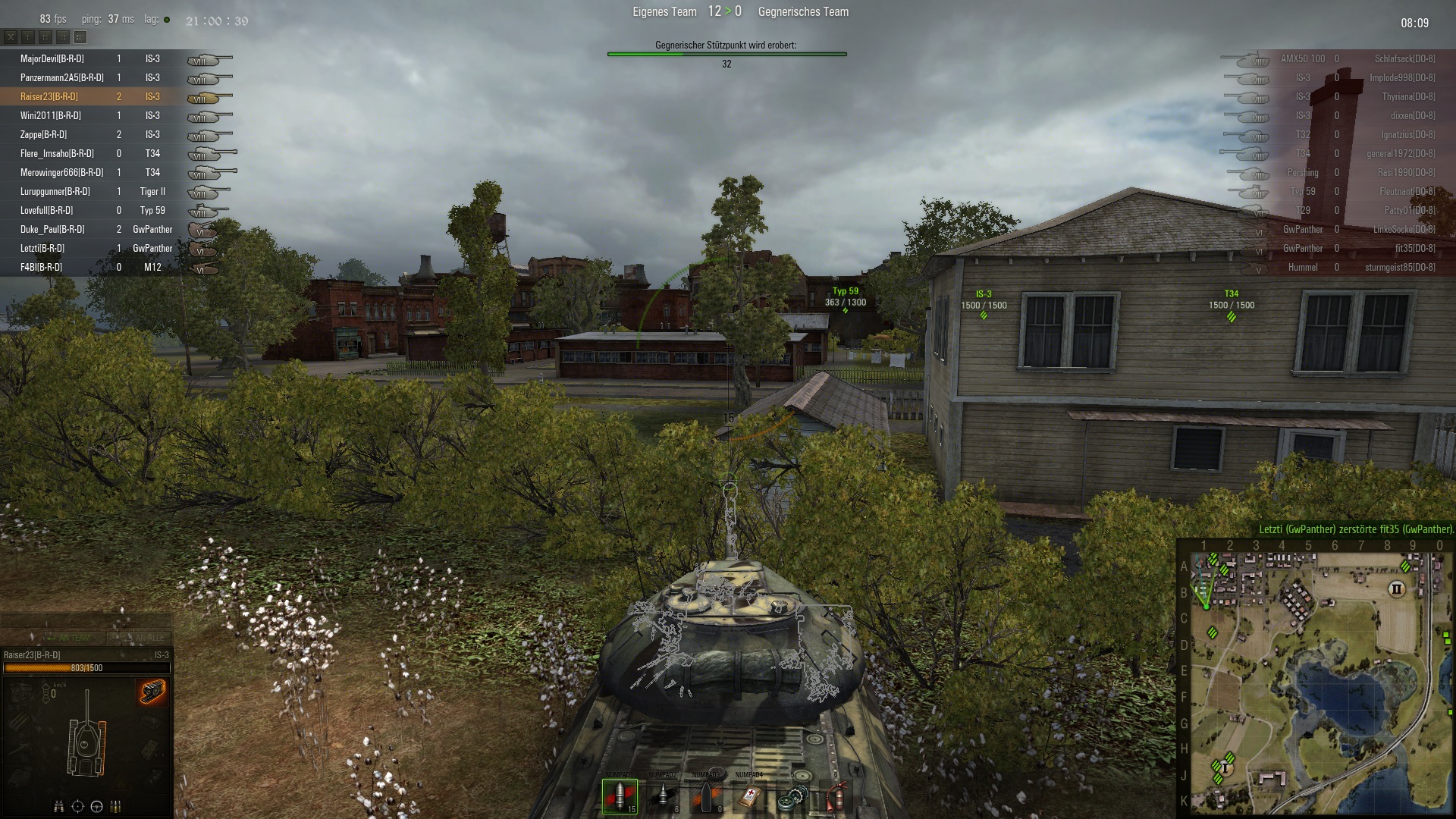This screenshot has height=819, width=1456.
Task: Activate the repair kit gears consumable
Action: pyautogui.click(x=792, y=796)
